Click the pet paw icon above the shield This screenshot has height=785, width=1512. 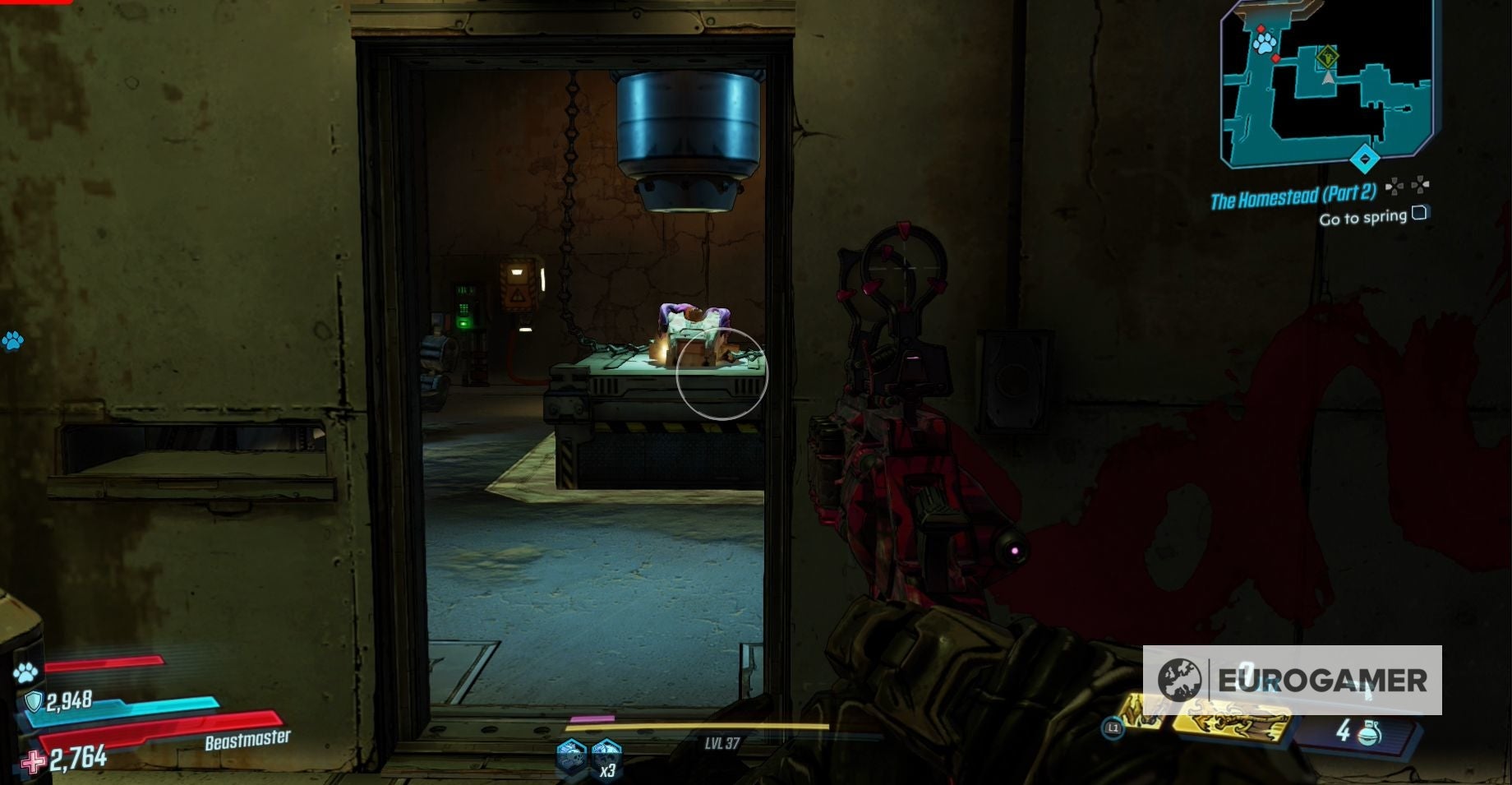[x=25, y=673]
